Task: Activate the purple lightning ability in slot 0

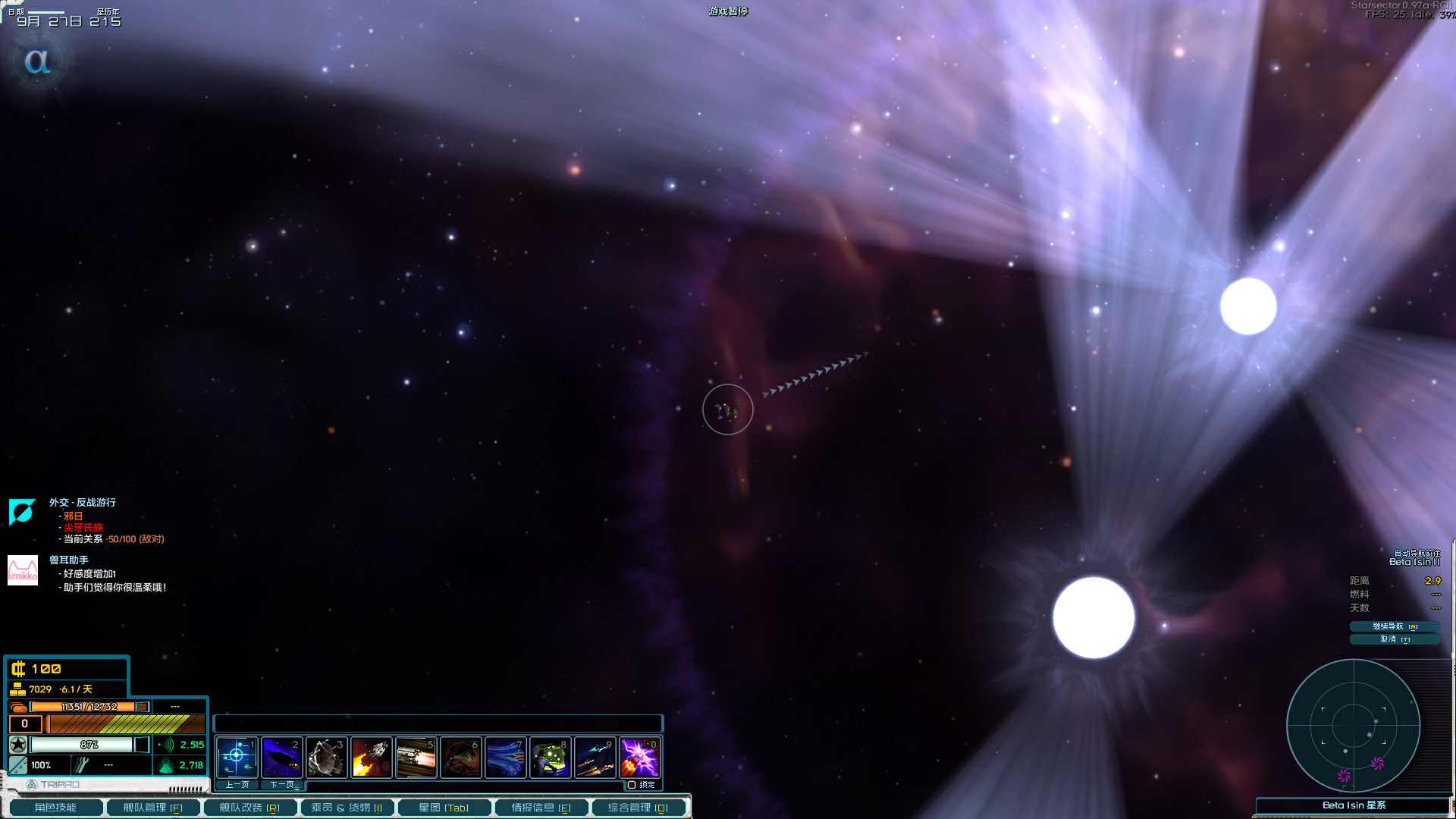Action: point(639,757)
